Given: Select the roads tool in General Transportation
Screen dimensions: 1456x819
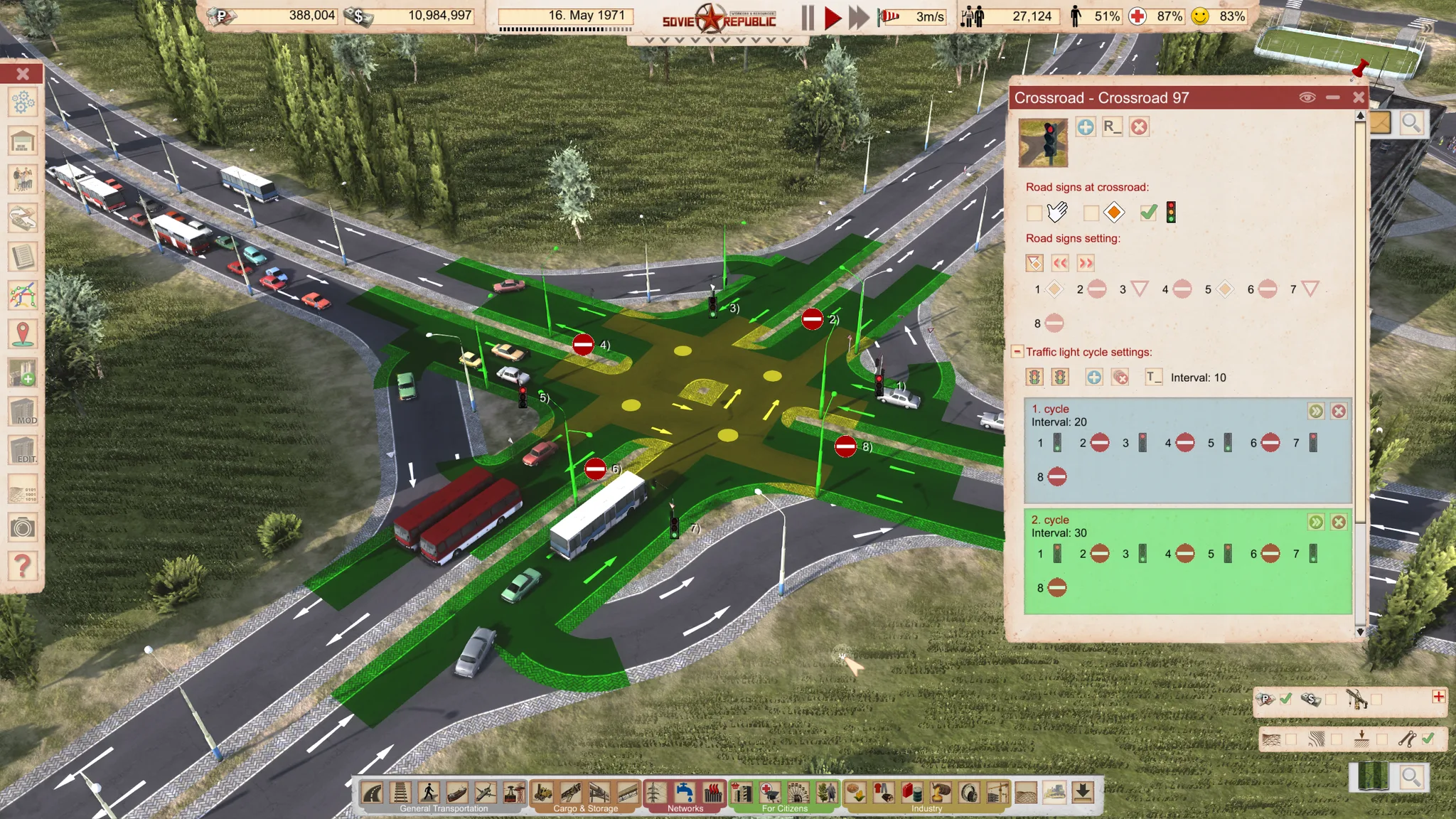Looking at the screenshot, I should (x=371, y=791).
